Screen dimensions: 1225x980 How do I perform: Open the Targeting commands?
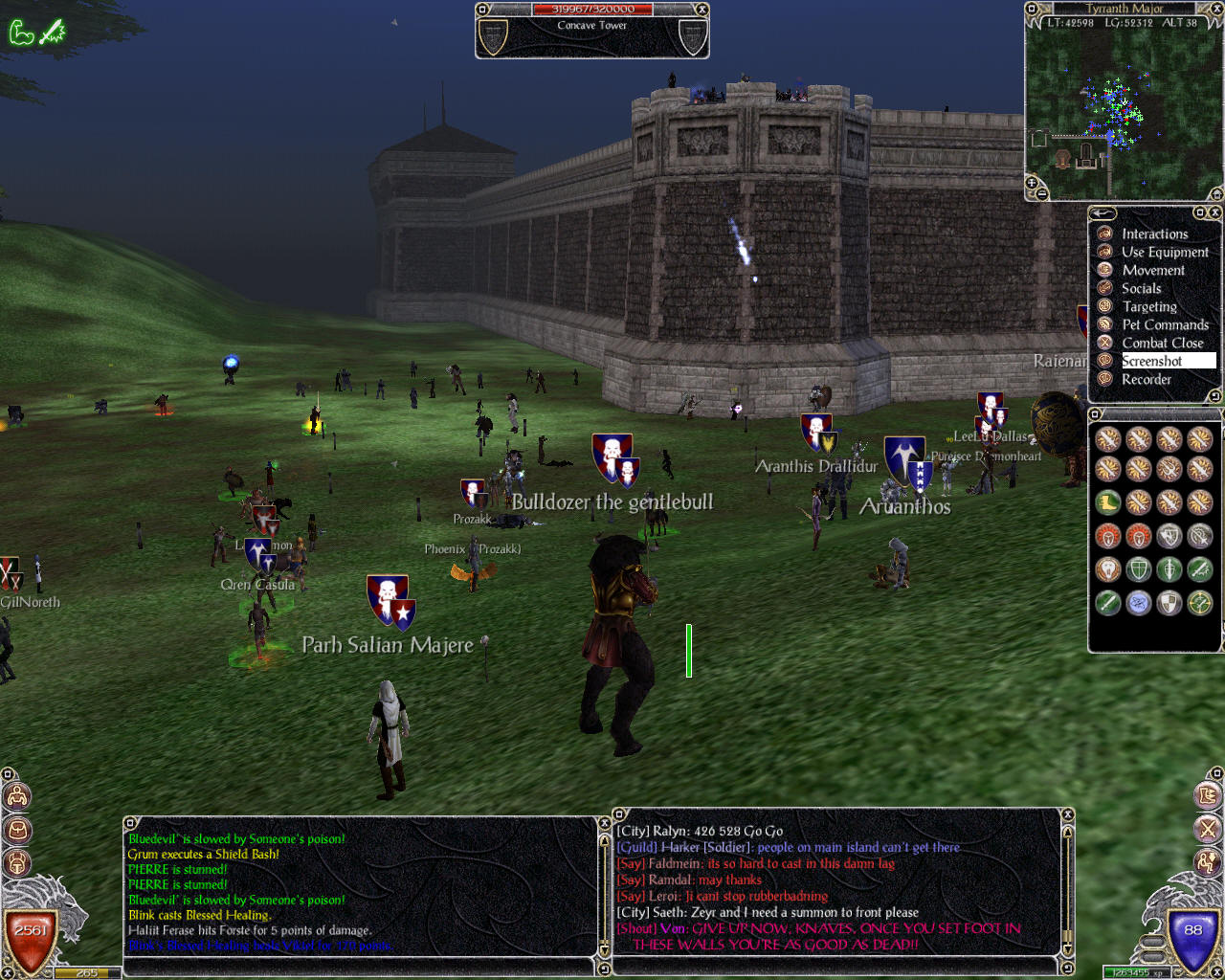[x=1148, y=307]
